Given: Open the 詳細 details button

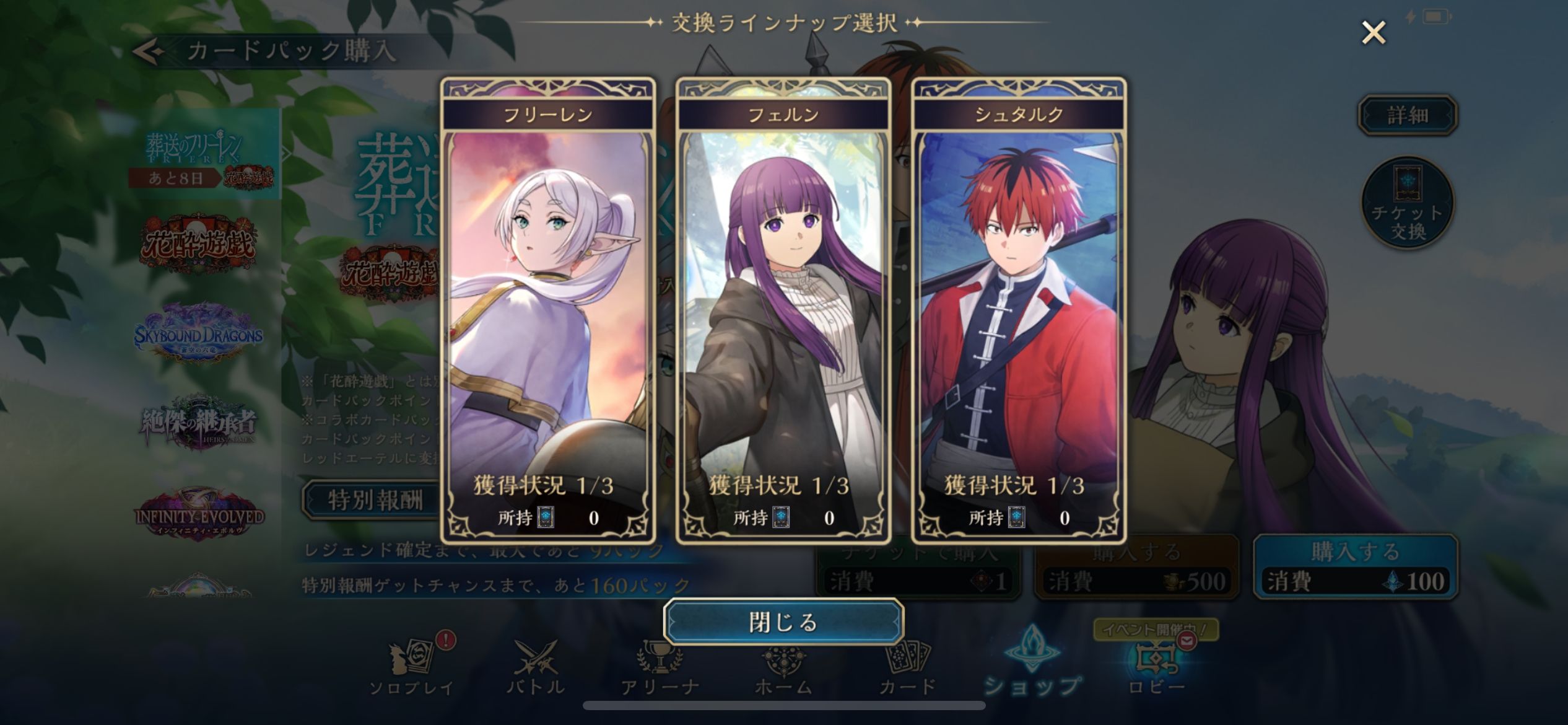Looking at the screenshot, I should pyautogui.click(x=1407, y=115).
